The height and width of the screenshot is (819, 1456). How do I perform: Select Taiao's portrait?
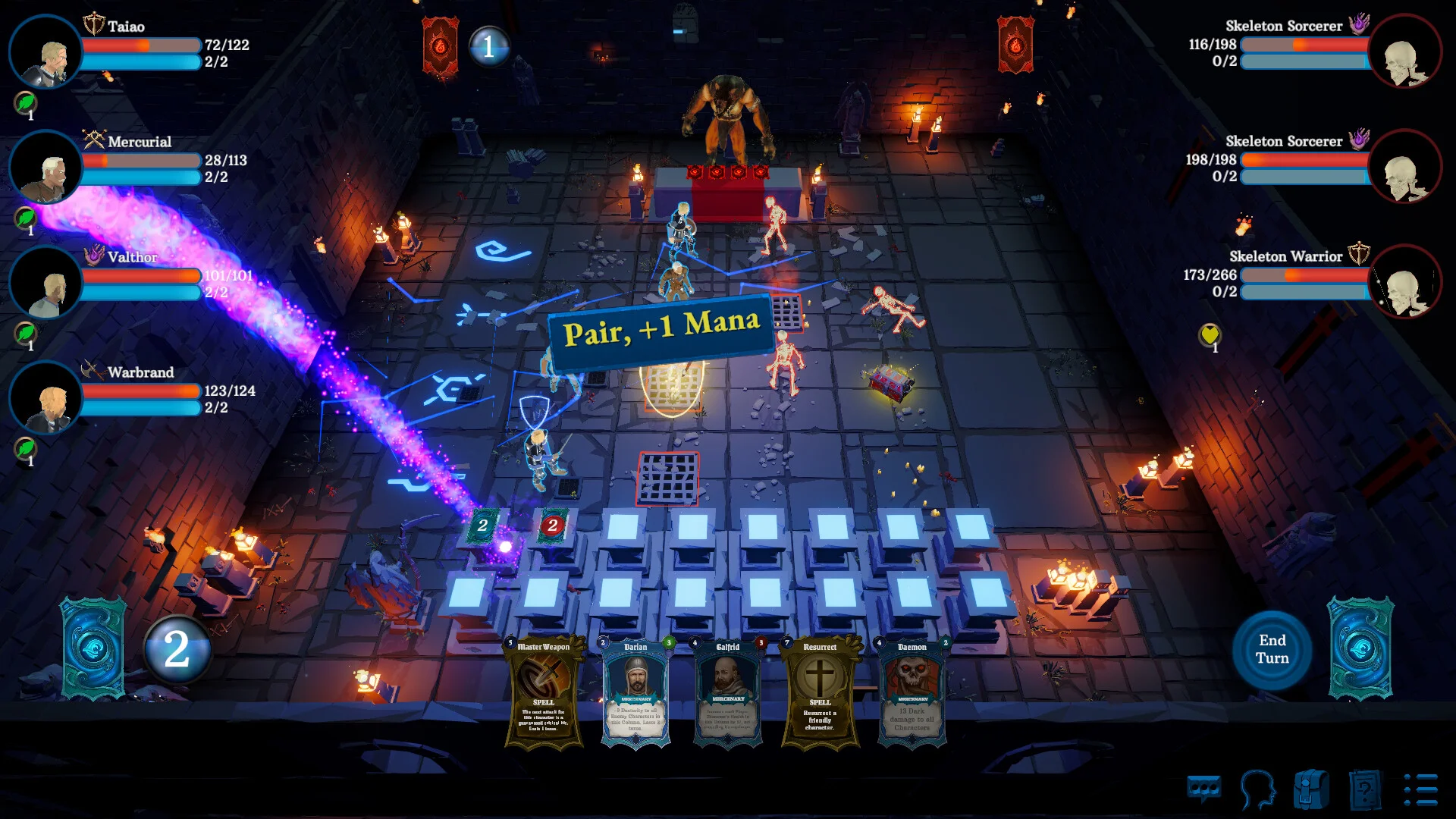(x=45, y=52)
